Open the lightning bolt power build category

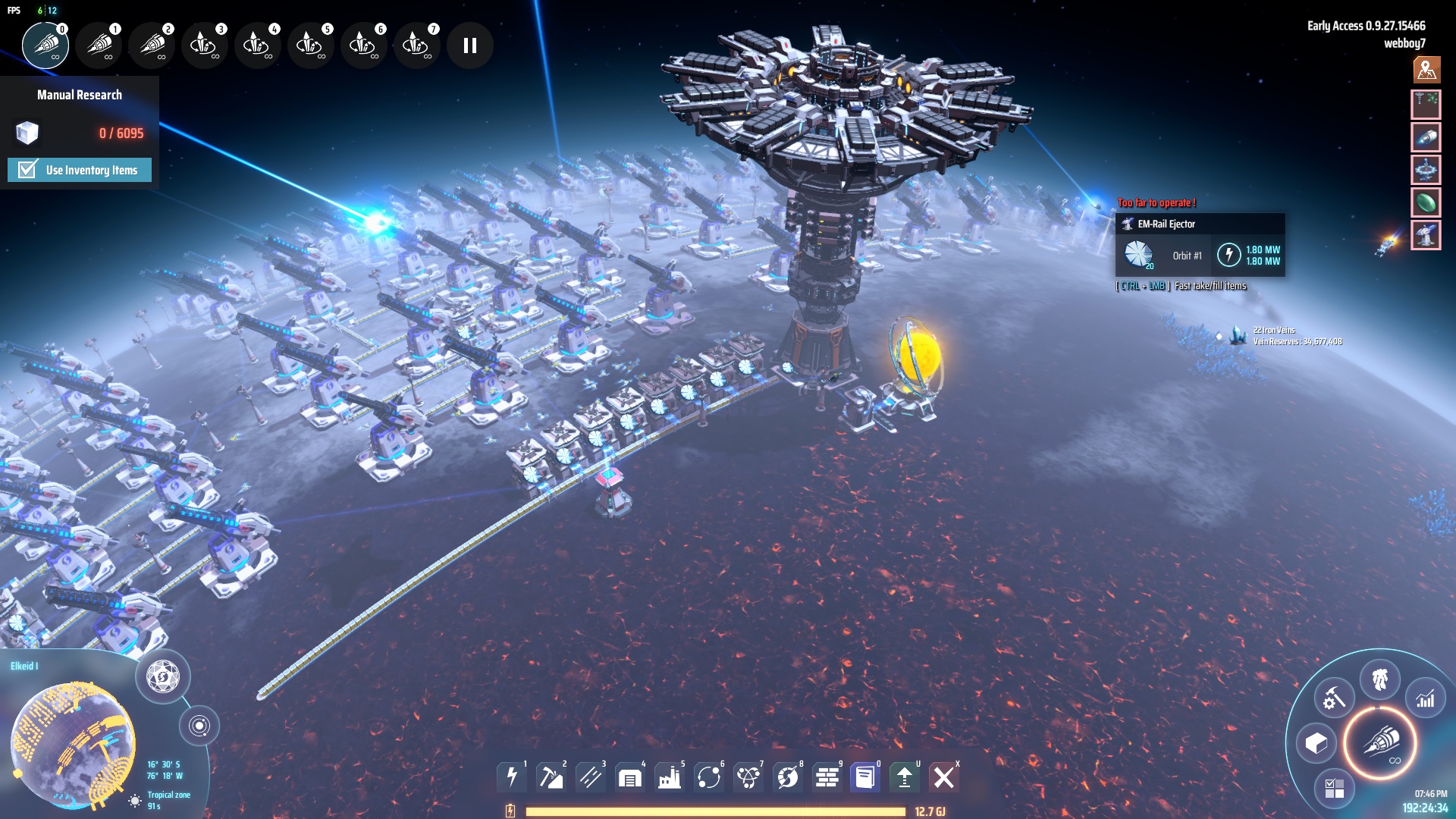(512, 777)
